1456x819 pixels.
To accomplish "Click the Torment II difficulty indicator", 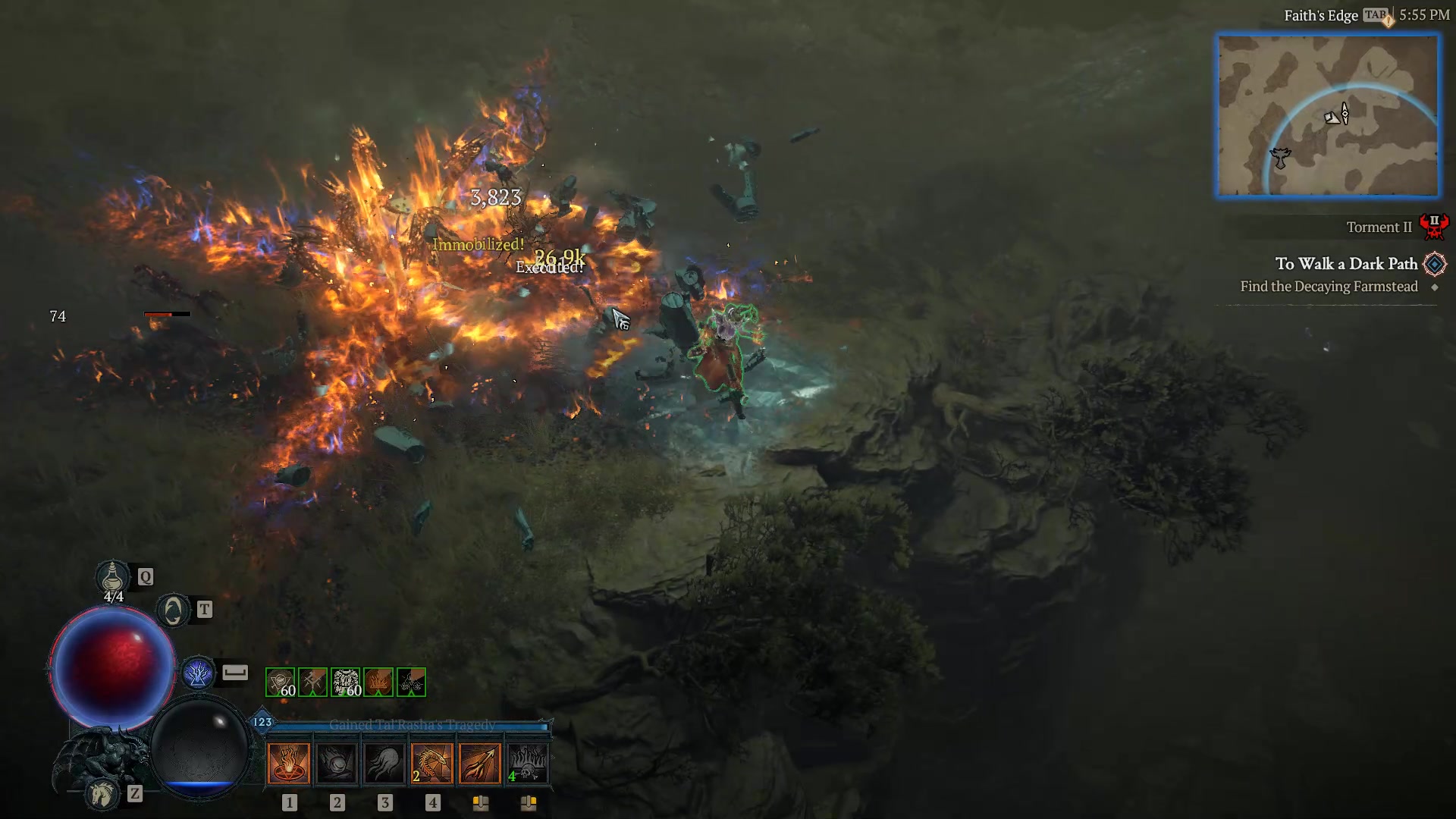I will point(1379,227).
